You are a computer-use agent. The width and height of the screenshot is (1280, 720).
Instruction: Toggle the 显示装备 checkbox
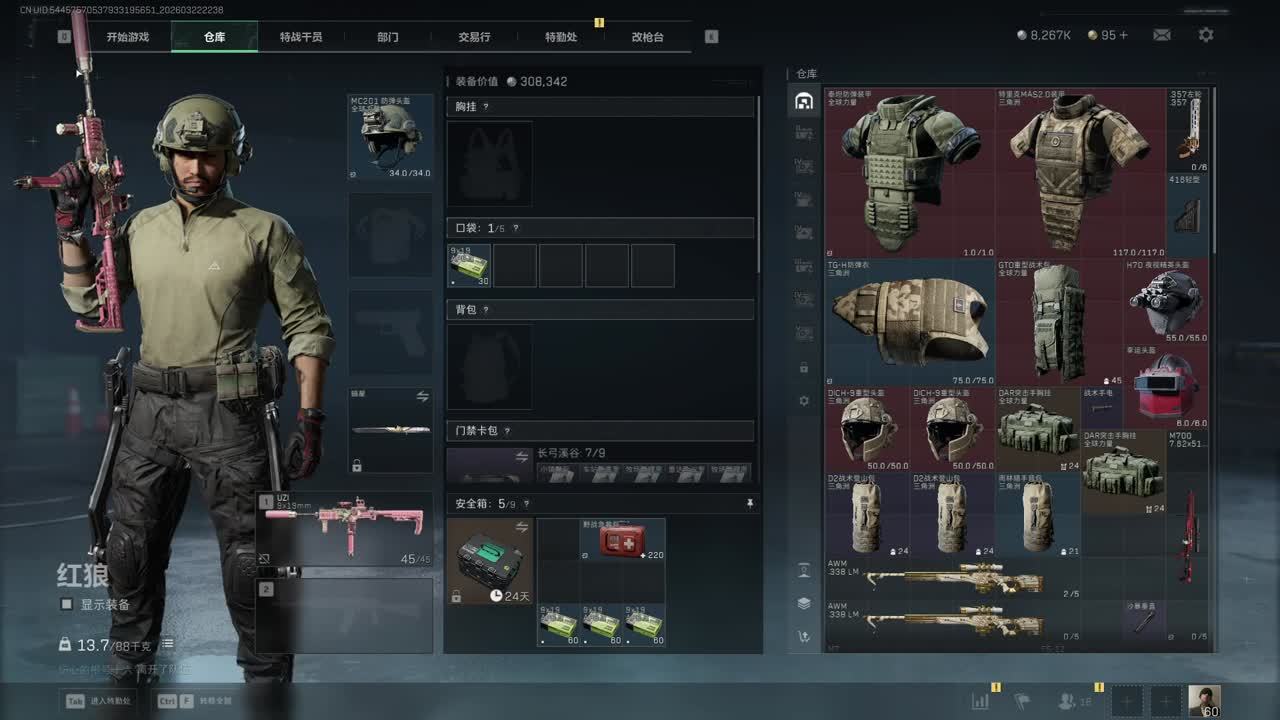(x=67, y=605)
